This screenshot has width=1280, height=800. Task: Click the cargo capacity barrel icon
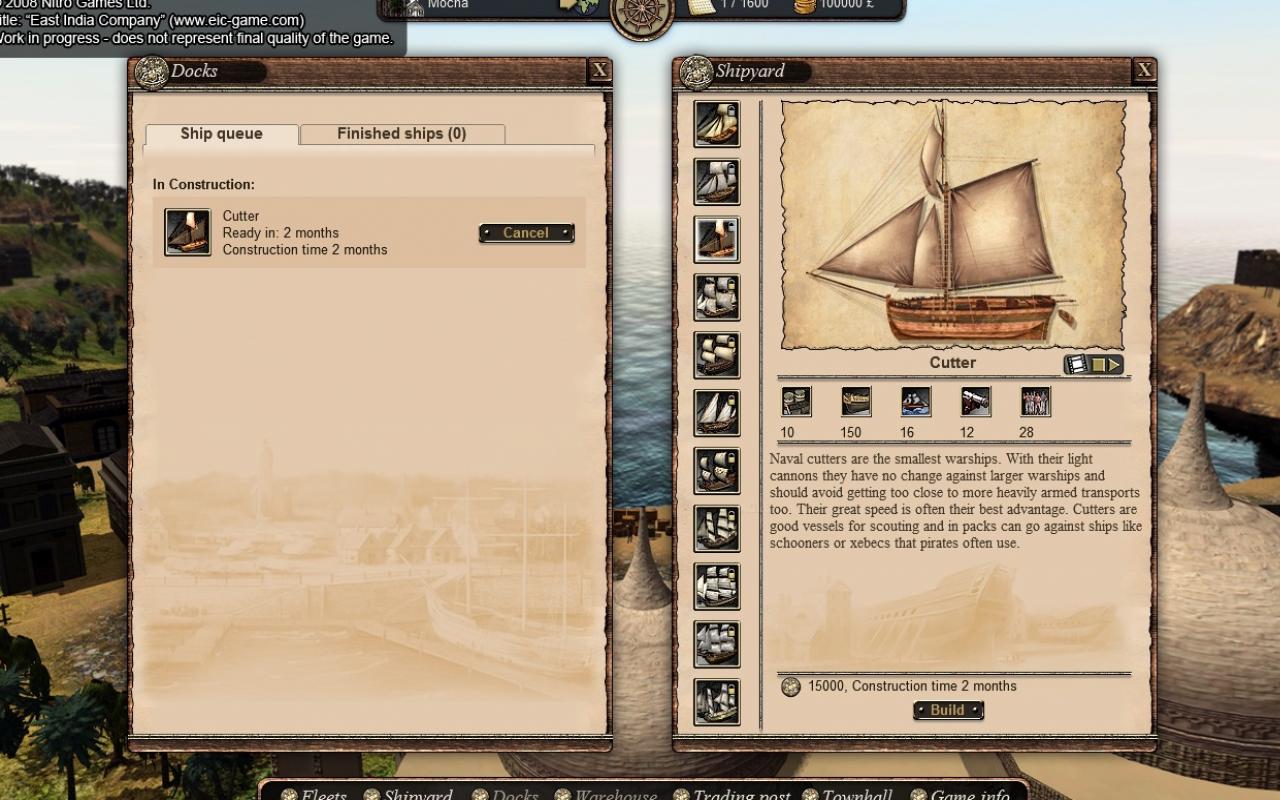pyautogui.click(x=796, y=401)
